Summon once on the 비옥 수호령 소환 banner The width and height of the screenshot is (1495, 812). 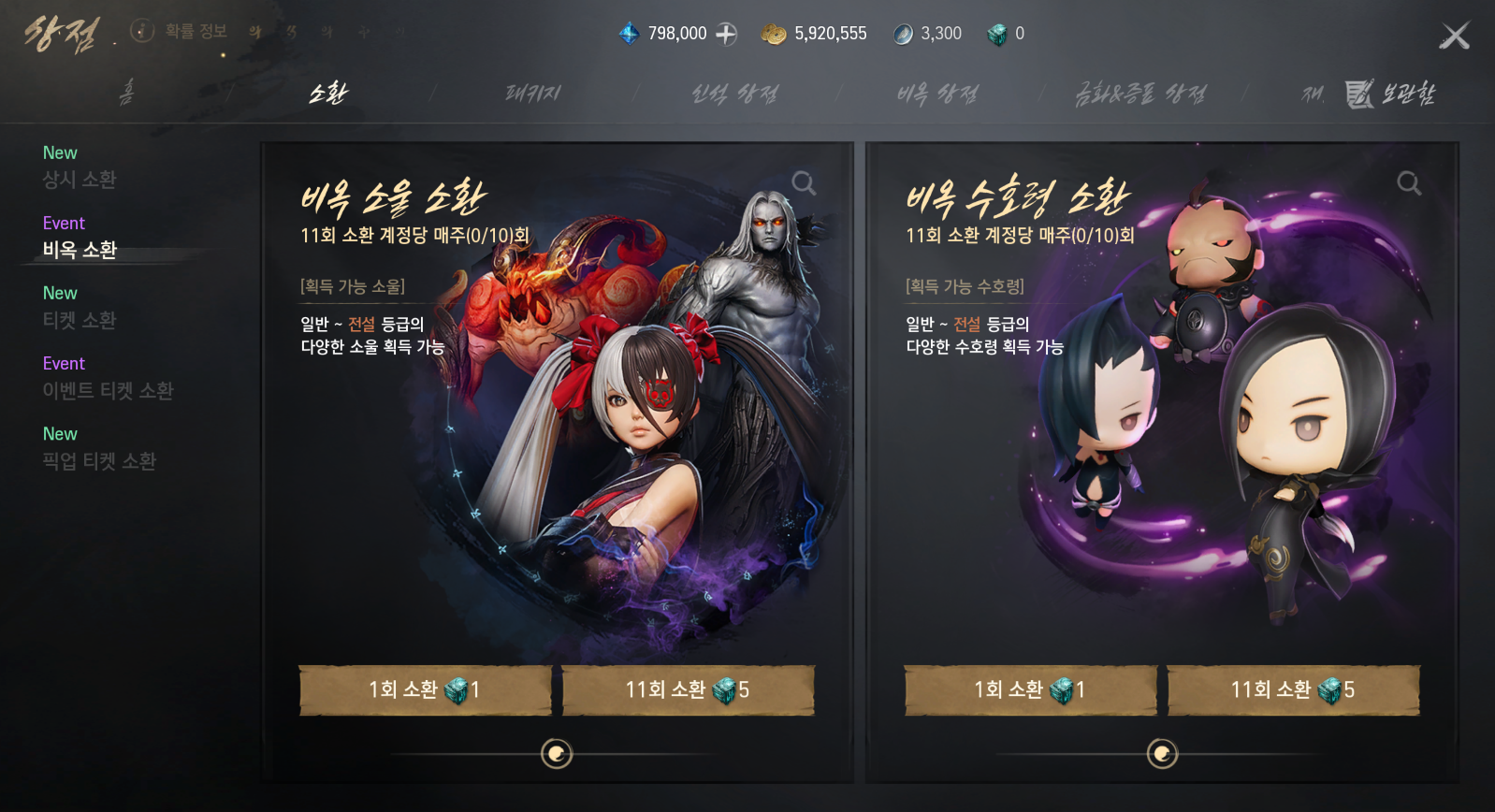[x=1030, y=690]
